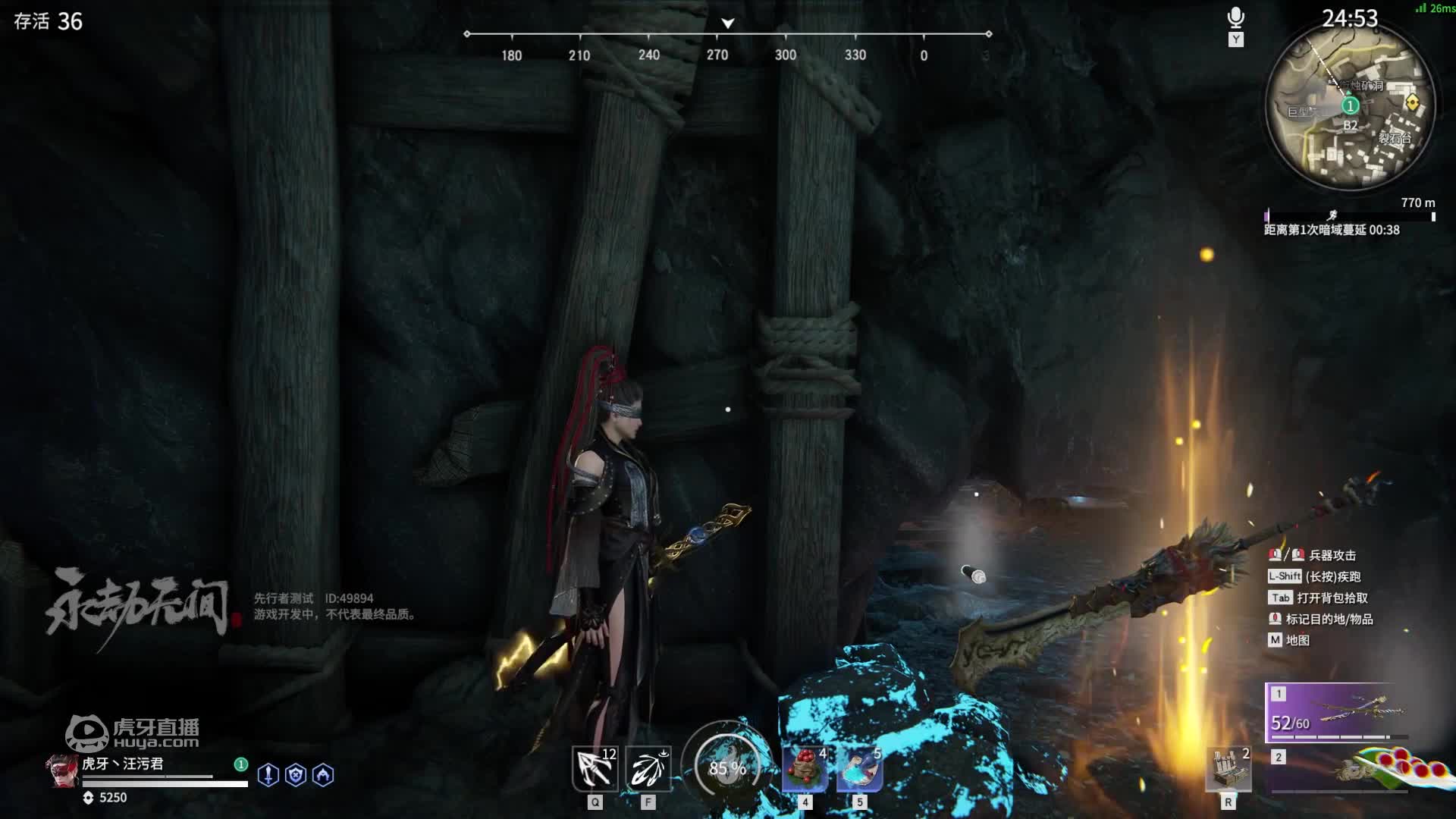This screenshot has width=1456, height=819.
Task: Click the Huya live stream logo
Action: (x=133, y=733)
